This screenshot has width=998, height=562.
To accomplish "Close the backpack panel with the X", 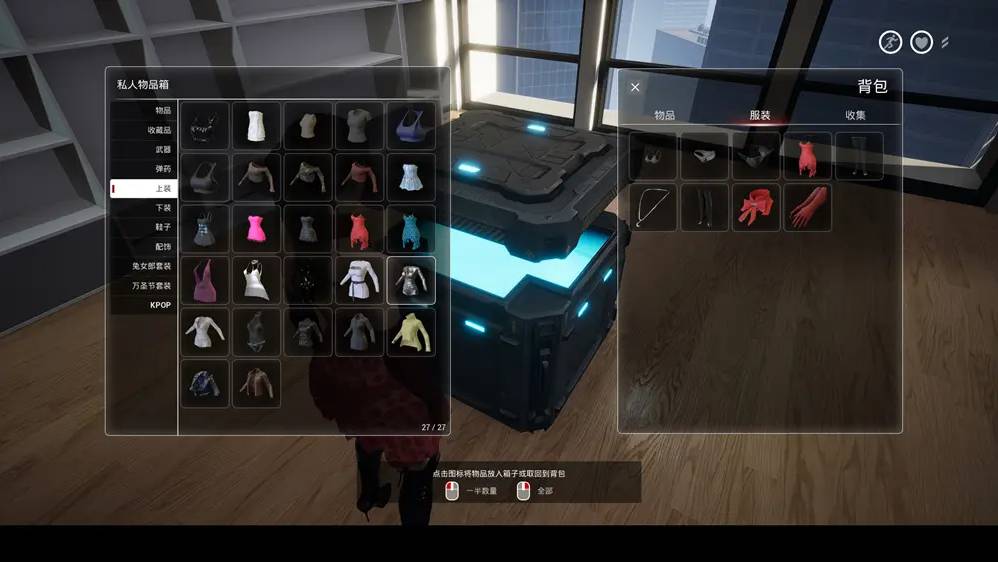I will 635,88.
